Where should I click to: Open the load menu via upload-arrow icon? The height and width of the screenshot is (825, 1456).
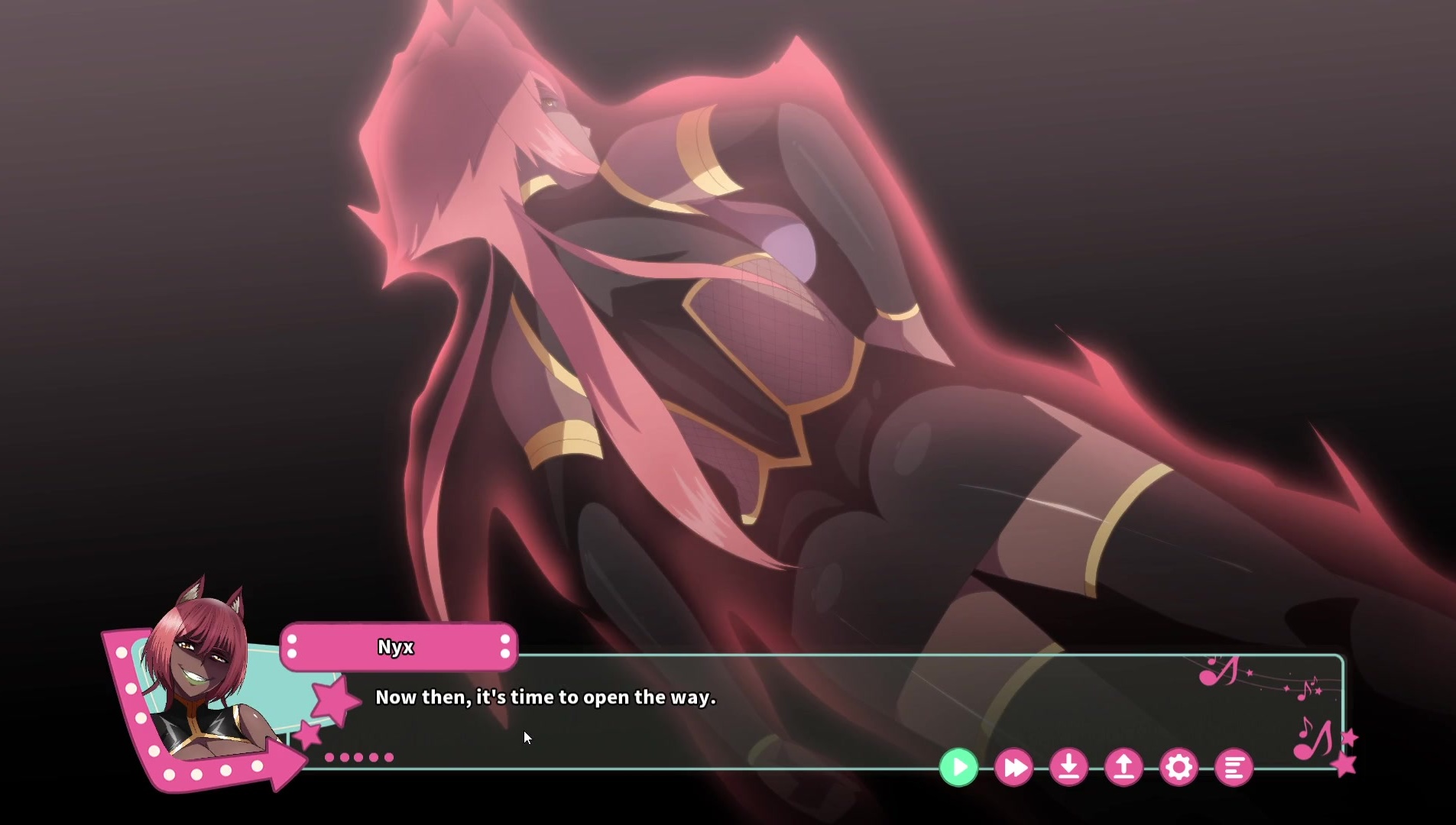pyautogui.click(x=1124, y=767)
